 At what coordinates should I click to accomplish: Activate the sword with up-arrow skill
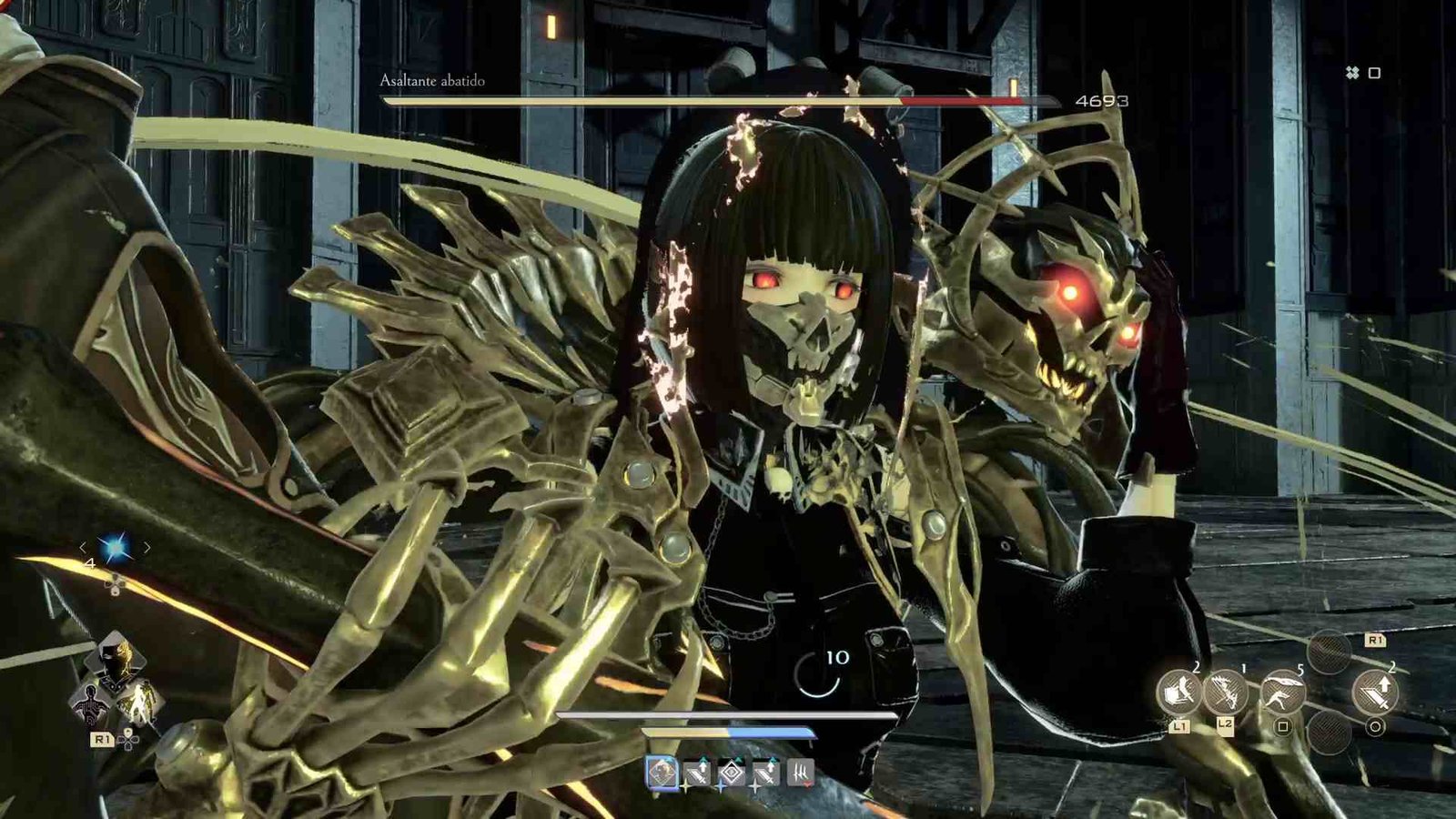coord(1374,693)
